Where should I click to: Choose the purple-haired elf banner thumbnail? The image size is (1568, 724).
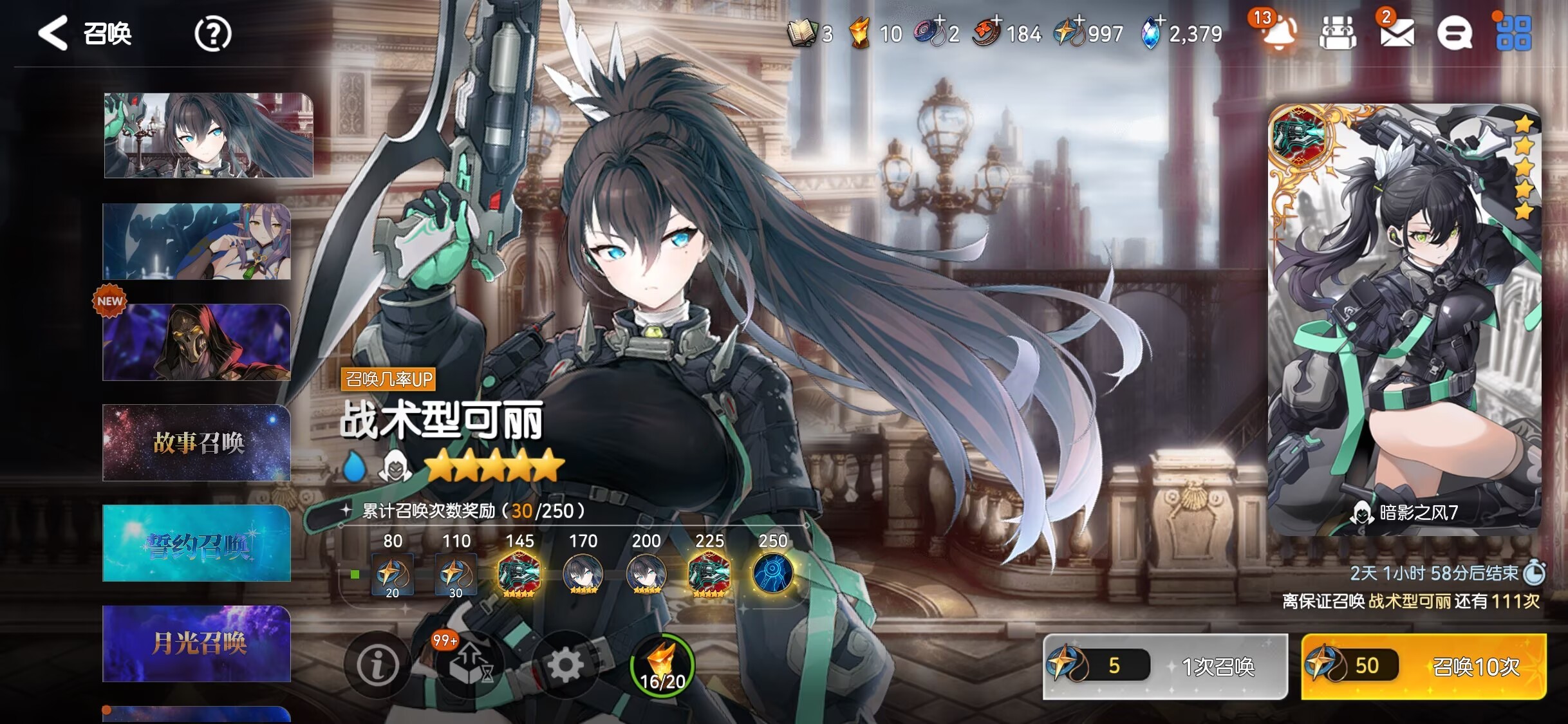point(197,242)
